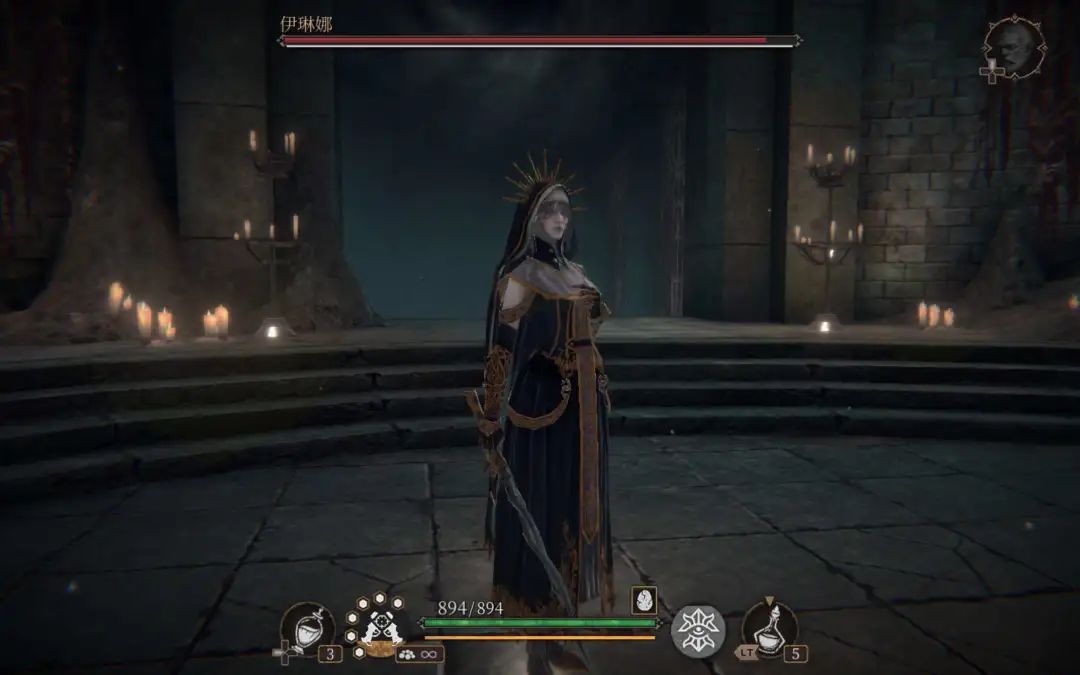Click the egg-shaped buff status icon
Screen dimensions: 1080x675
644,600
